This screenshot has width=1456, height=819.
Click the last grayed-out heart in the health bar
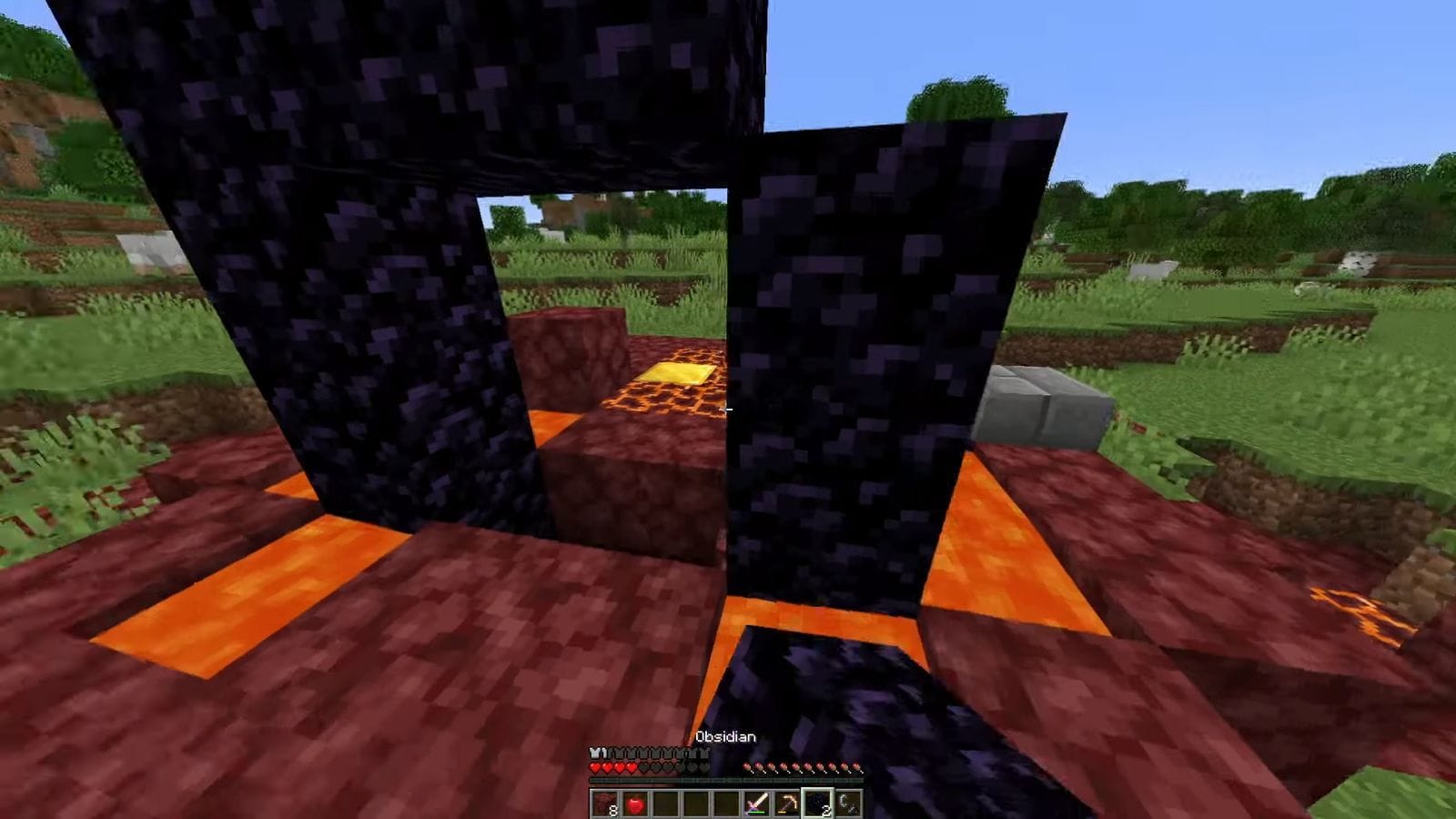pyautogui.click(x=703, y=768)
